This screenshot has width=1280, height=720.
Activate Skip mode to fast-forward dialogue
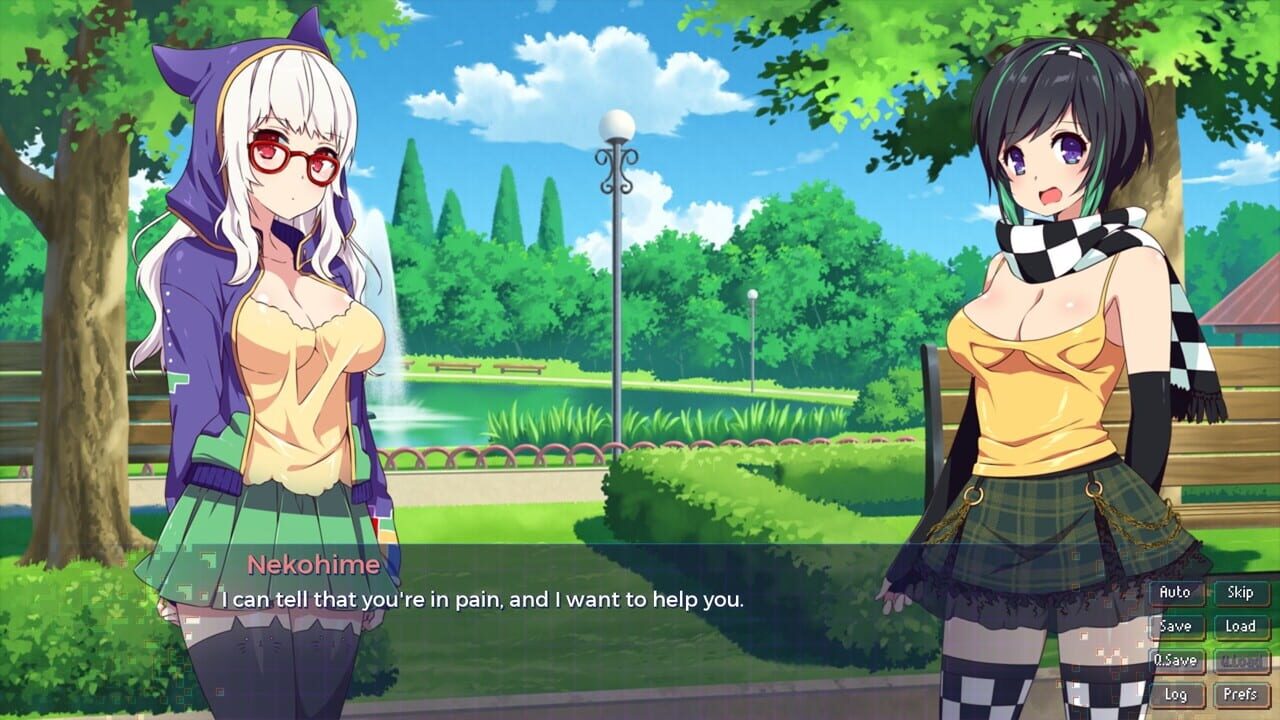click(x=1240, y=592)
